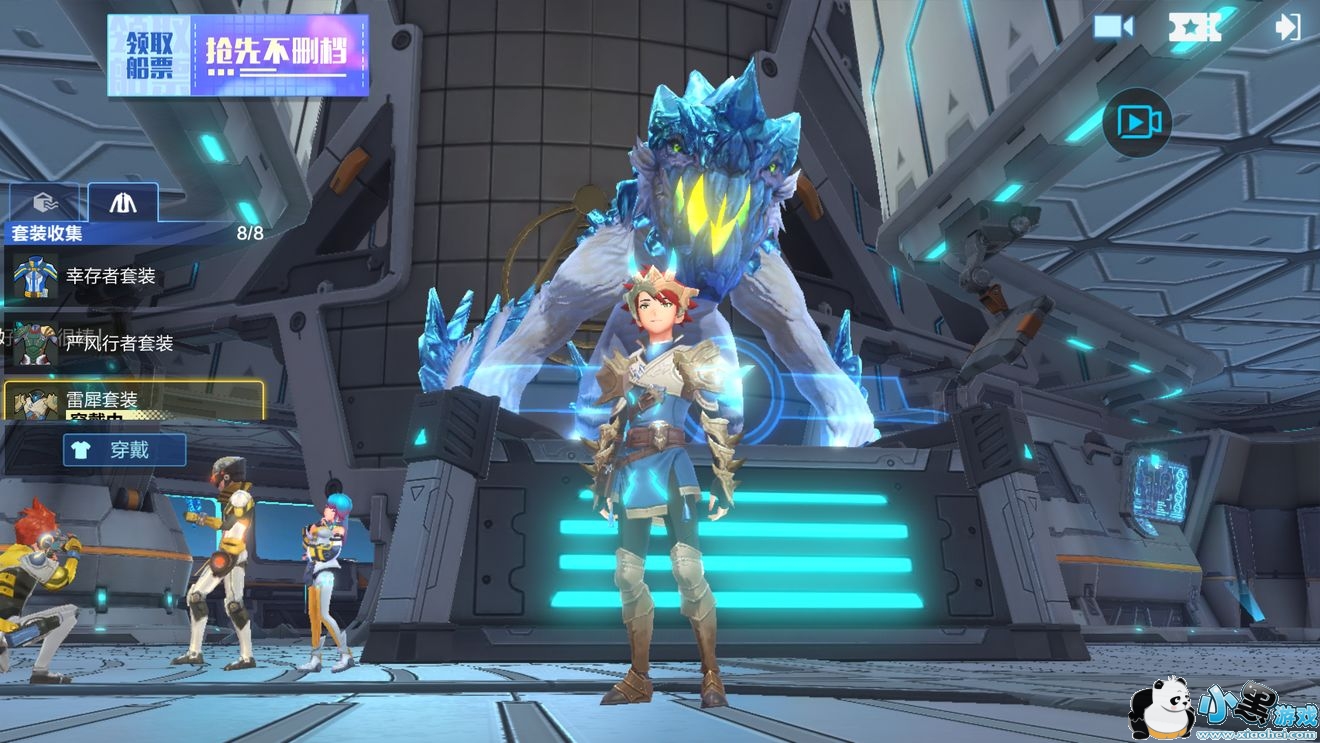Viewport: 1320px width, 743px height.
Task: Activate the fullscreen expand icon
Action: click(x=1195, y=27)
